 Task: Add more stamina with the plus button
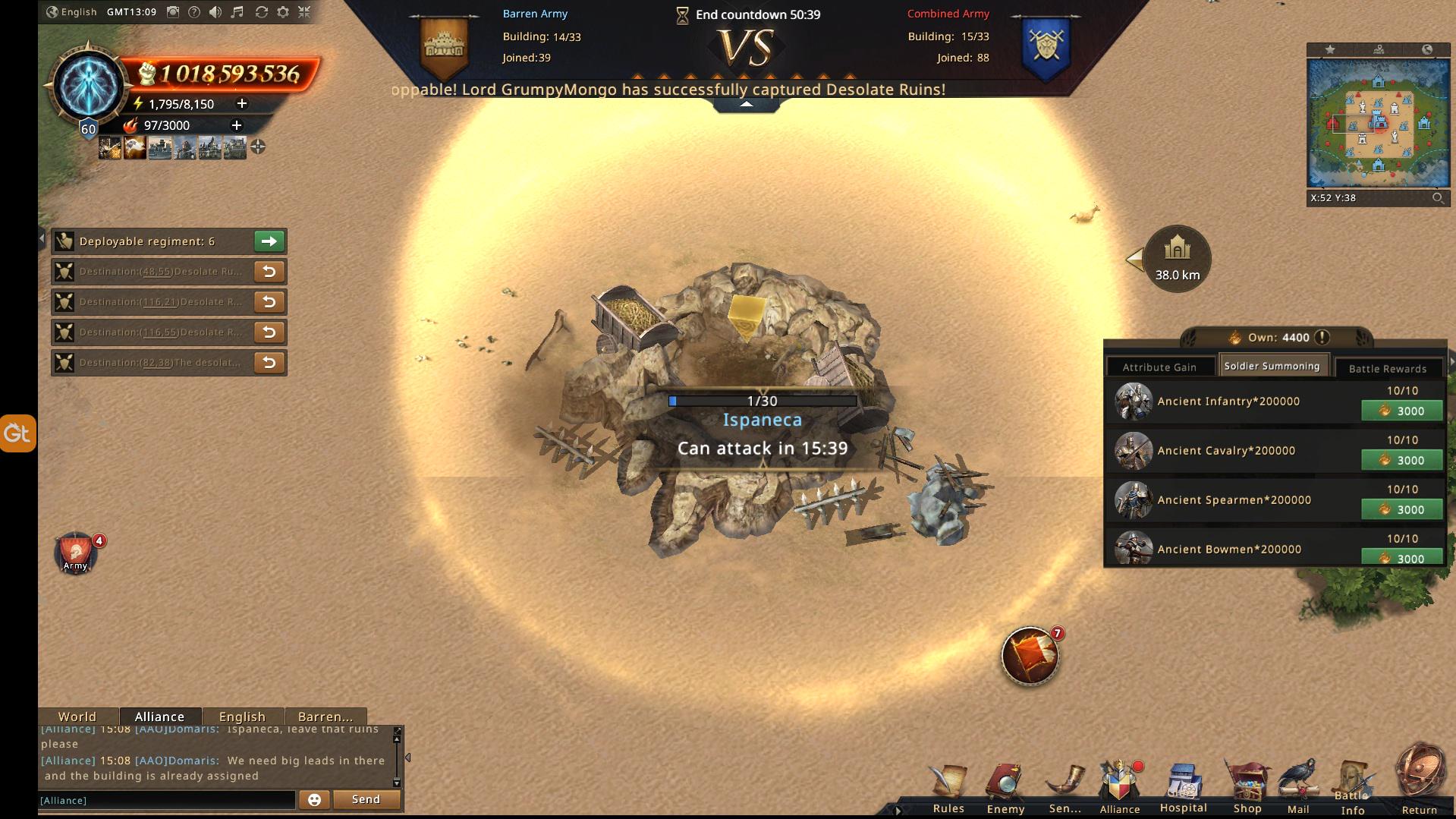pyautogui.click(x=242, y=103)
